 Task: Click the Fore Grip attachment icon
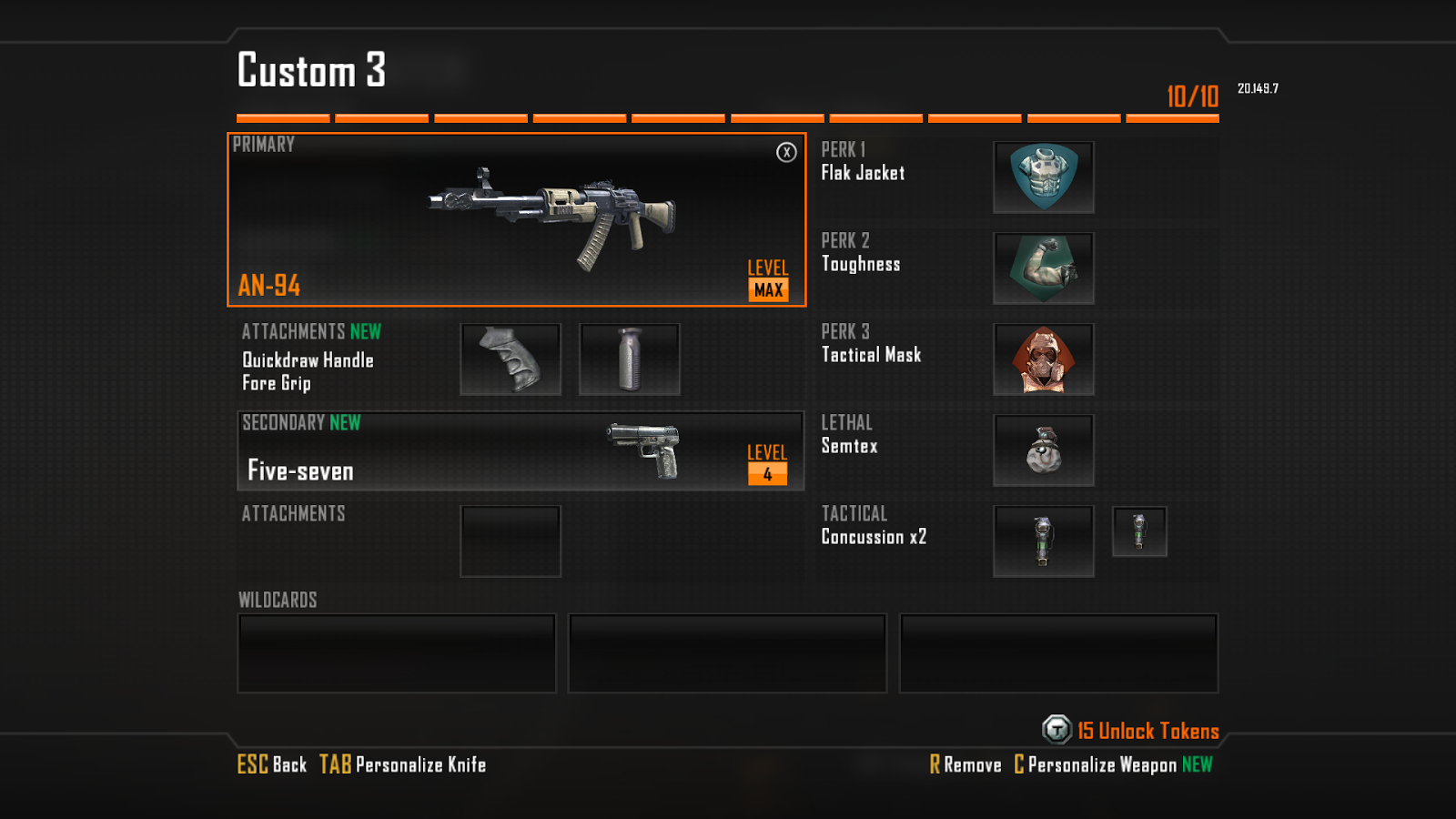pyautogui.click(x=630, y=359)
